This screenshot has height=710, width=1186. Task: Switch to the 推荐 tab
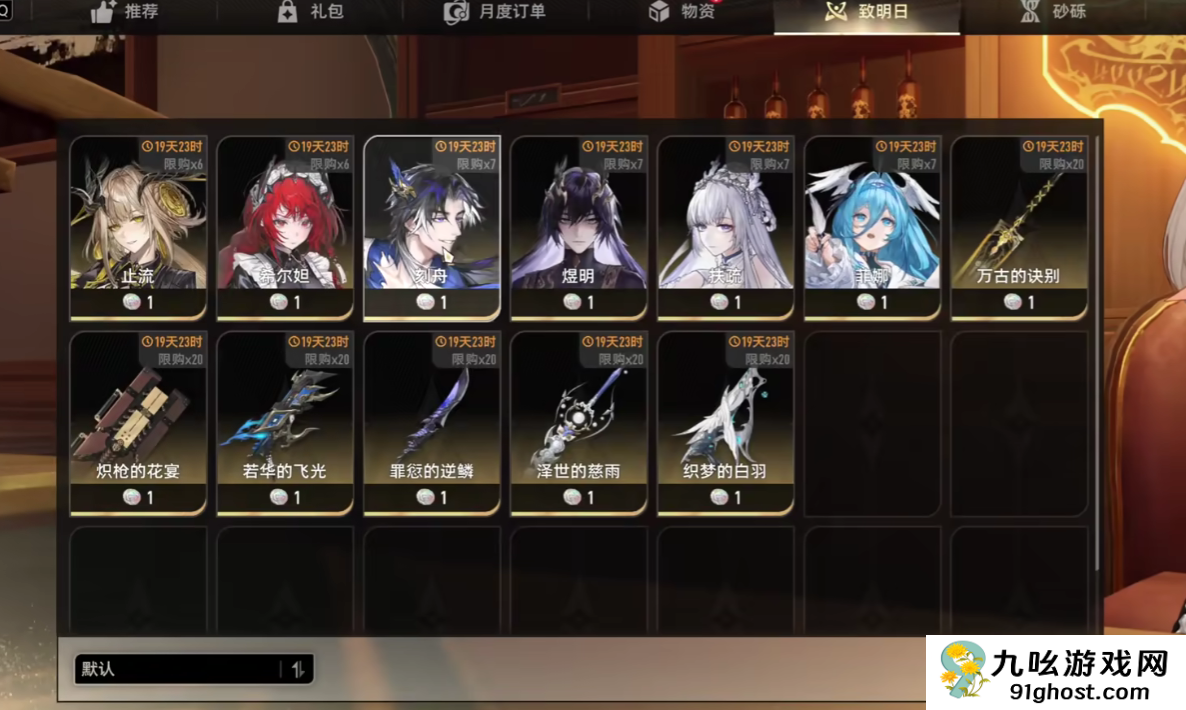(125, 13)
